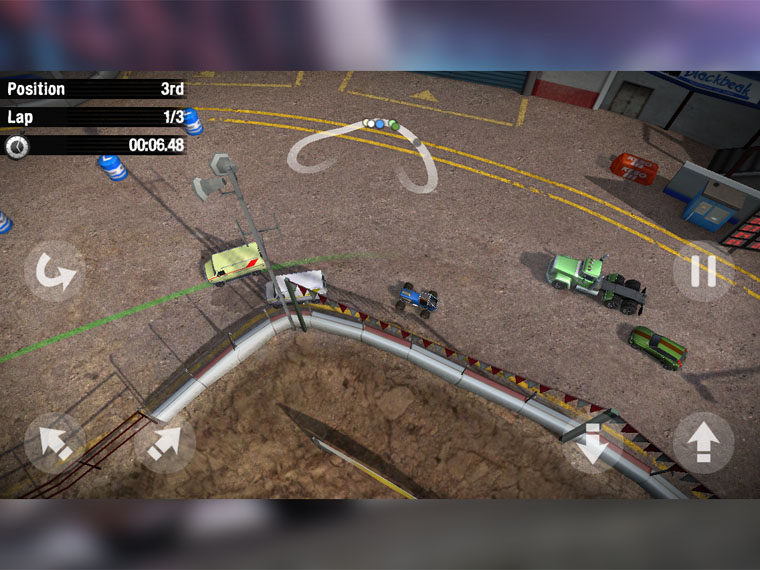
Task: Steer left with the left-arrow button
Action: [54, 443]
